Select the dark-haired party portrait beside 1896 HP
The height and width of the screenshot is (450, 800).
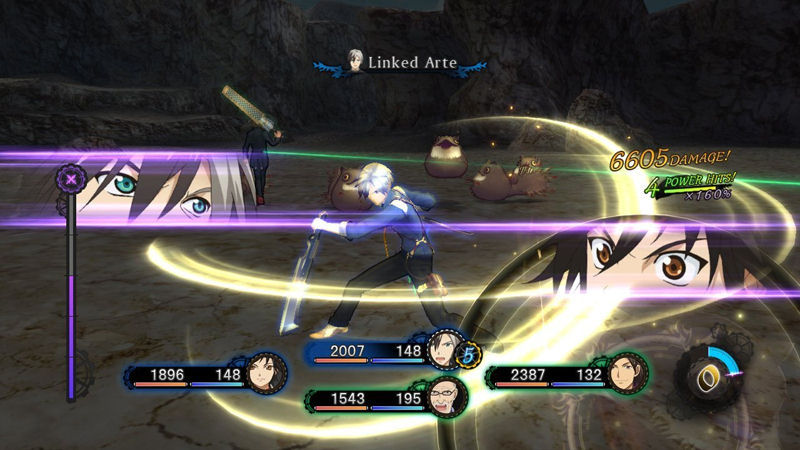(268, 373)
